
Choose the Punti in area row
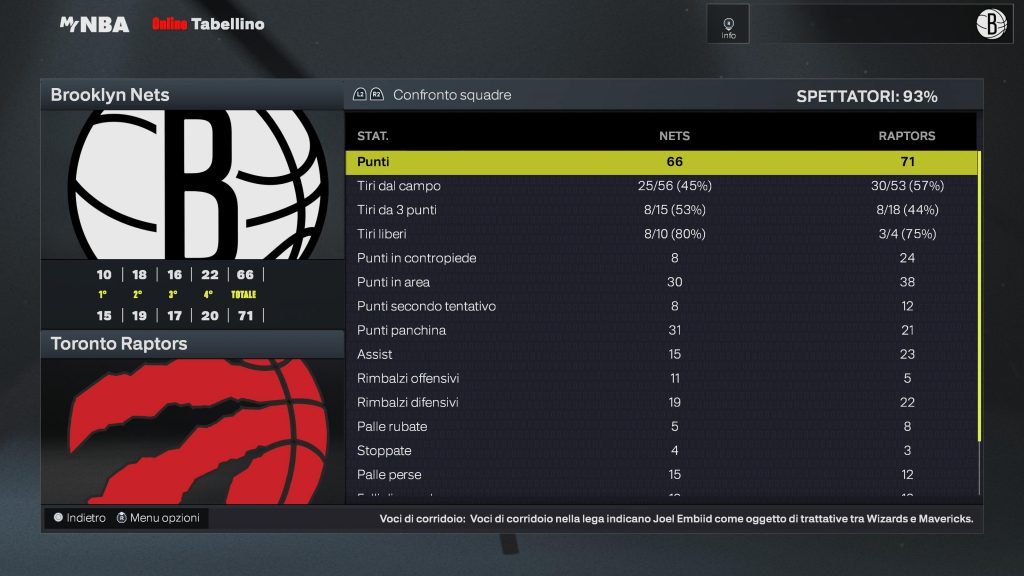pyautogui.click(x=661, y=282)
